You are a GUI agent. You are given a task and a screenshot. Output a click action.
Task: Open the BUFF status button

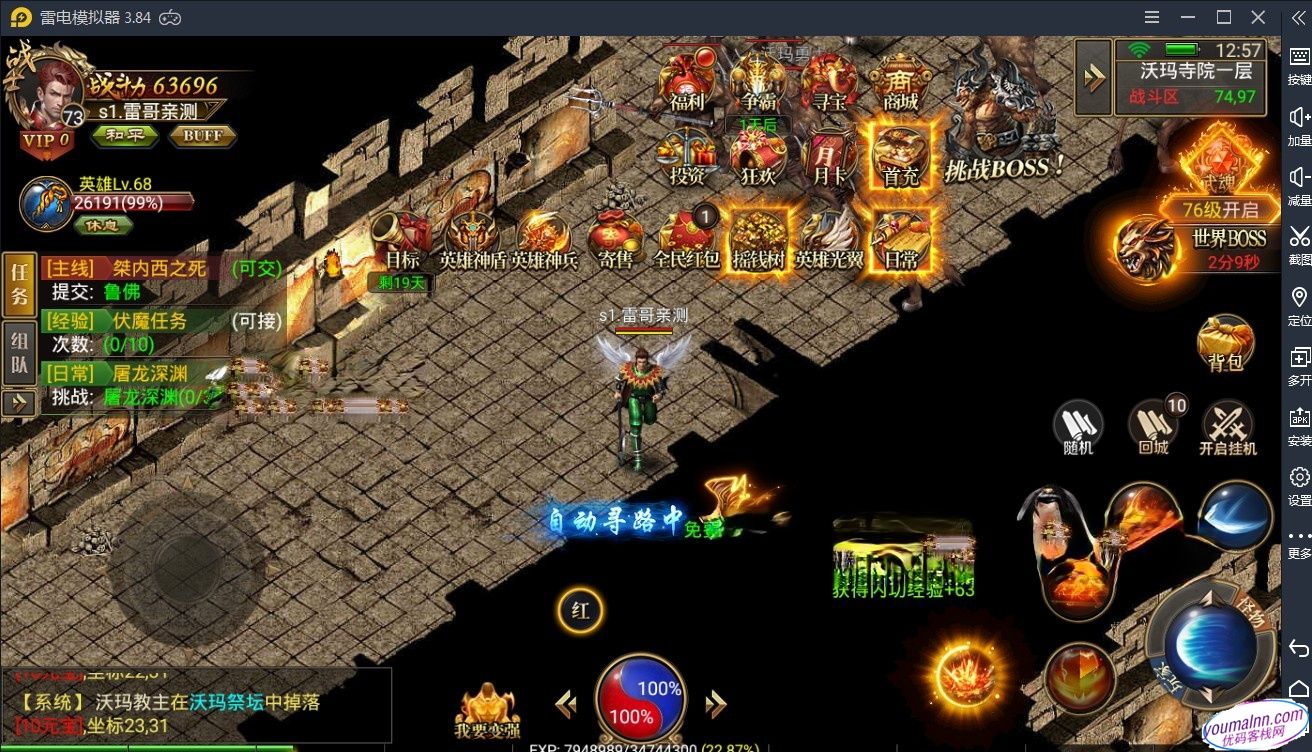(202, 136)
